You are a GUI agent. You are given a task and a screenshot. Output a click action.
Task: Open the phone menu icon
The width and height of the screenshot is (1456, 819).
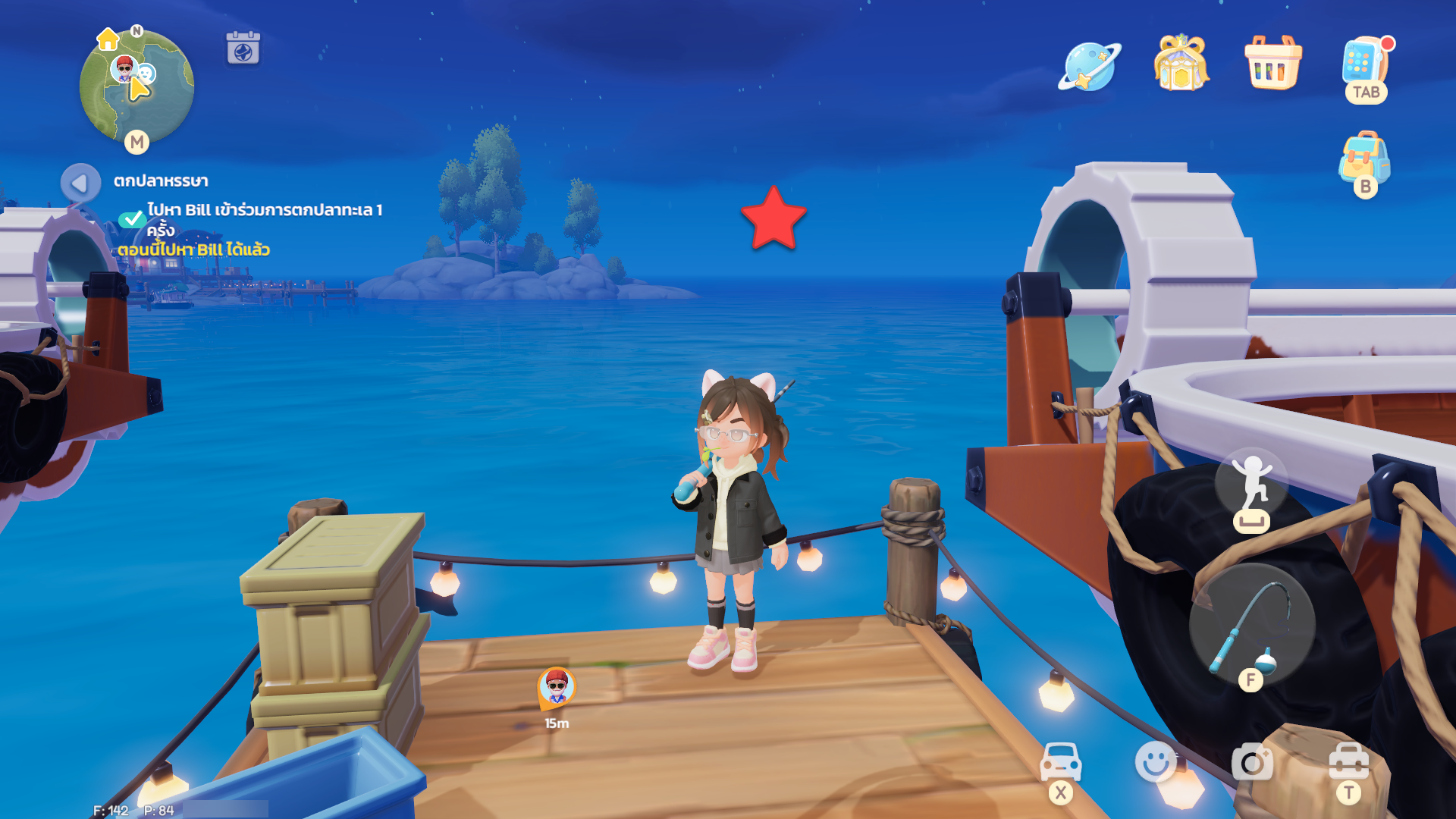(x=1365, y=64)
